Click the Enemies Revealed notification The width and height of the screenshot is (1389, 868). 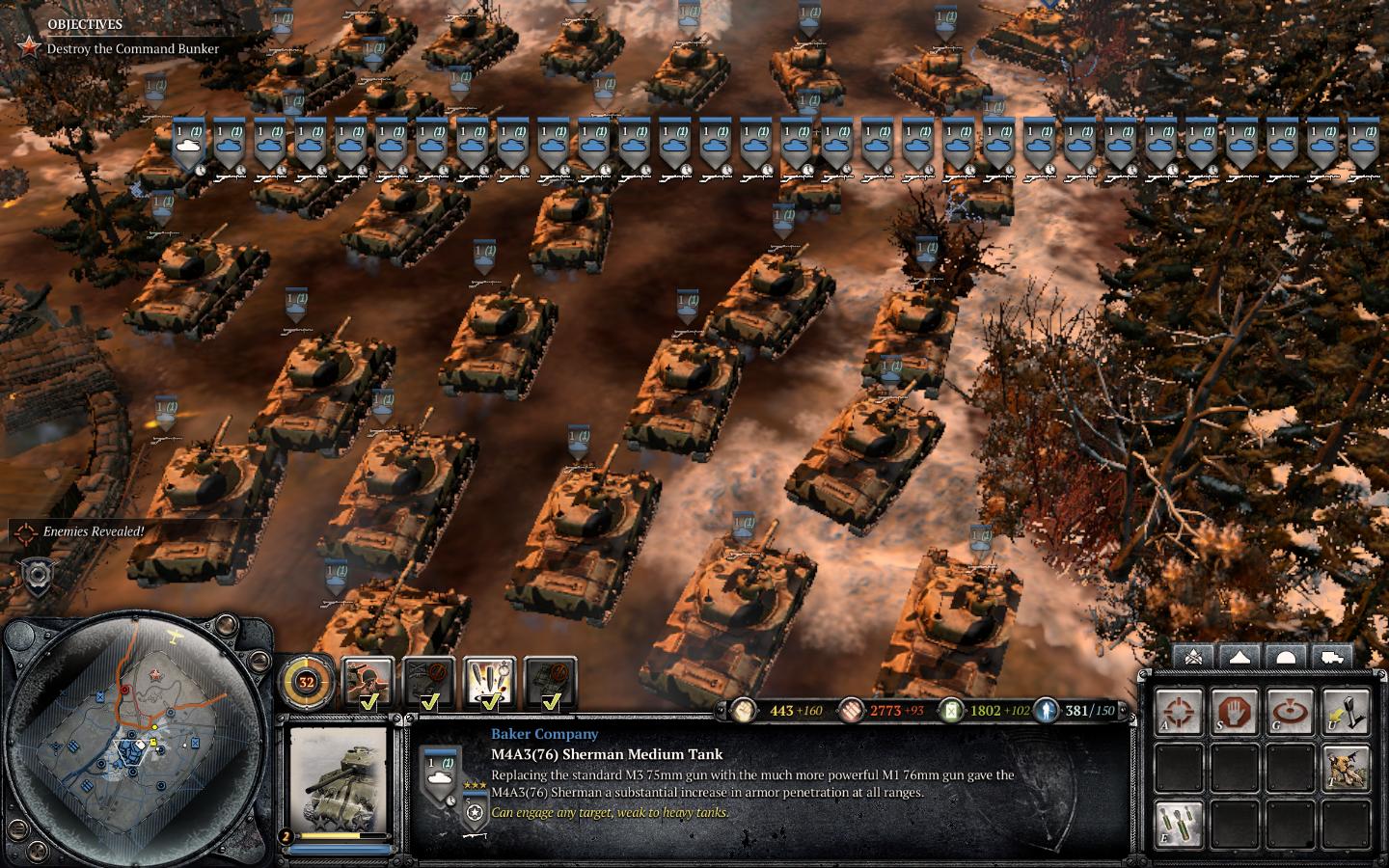pos(94,531)
